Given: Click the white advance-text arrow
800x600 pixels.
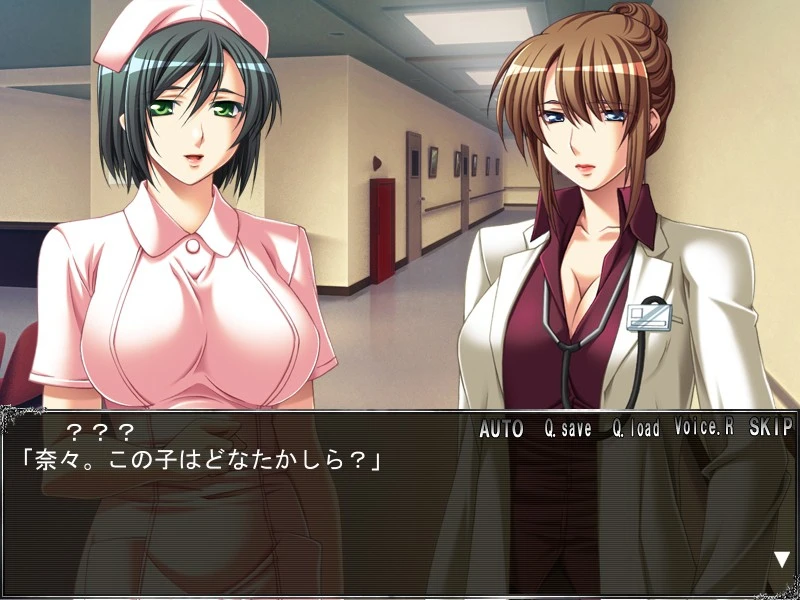Looking at the screenshot, I should click(x=781, y=560).
